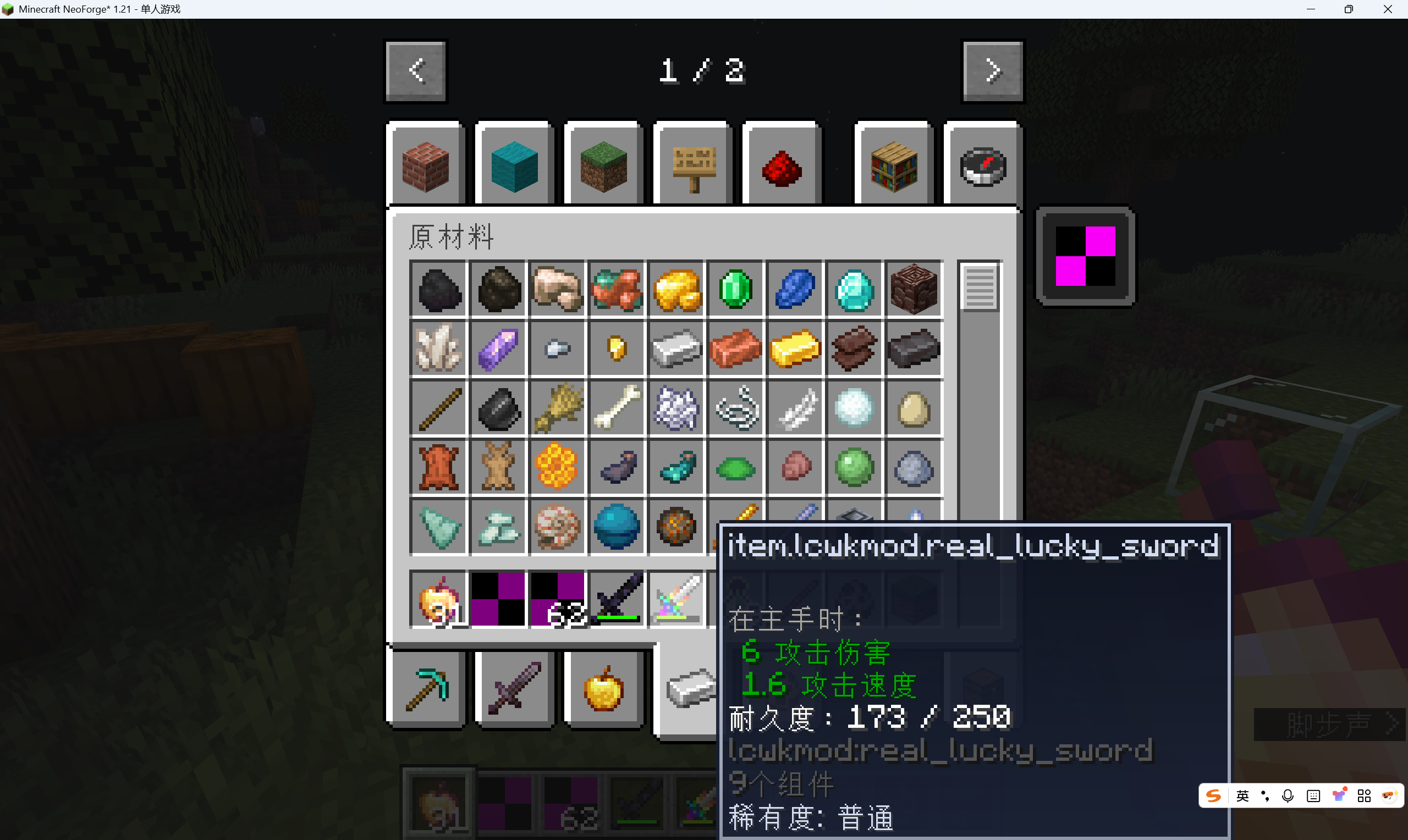
Task: Select the Natural Blocks grass block icon
Action: 602,165
